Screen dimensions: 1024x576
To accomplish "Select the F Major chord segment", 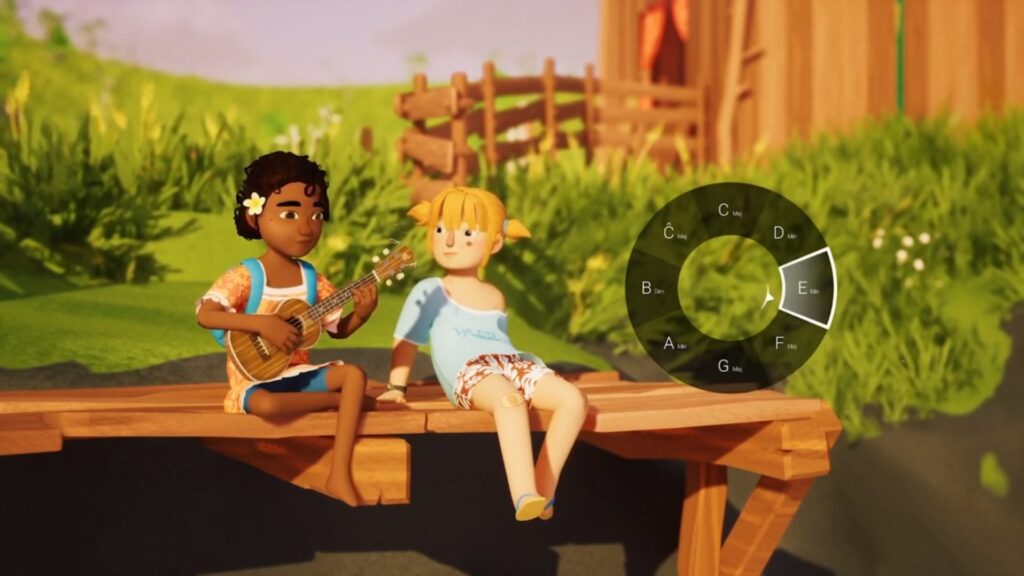I will click(x=784, y=343).
